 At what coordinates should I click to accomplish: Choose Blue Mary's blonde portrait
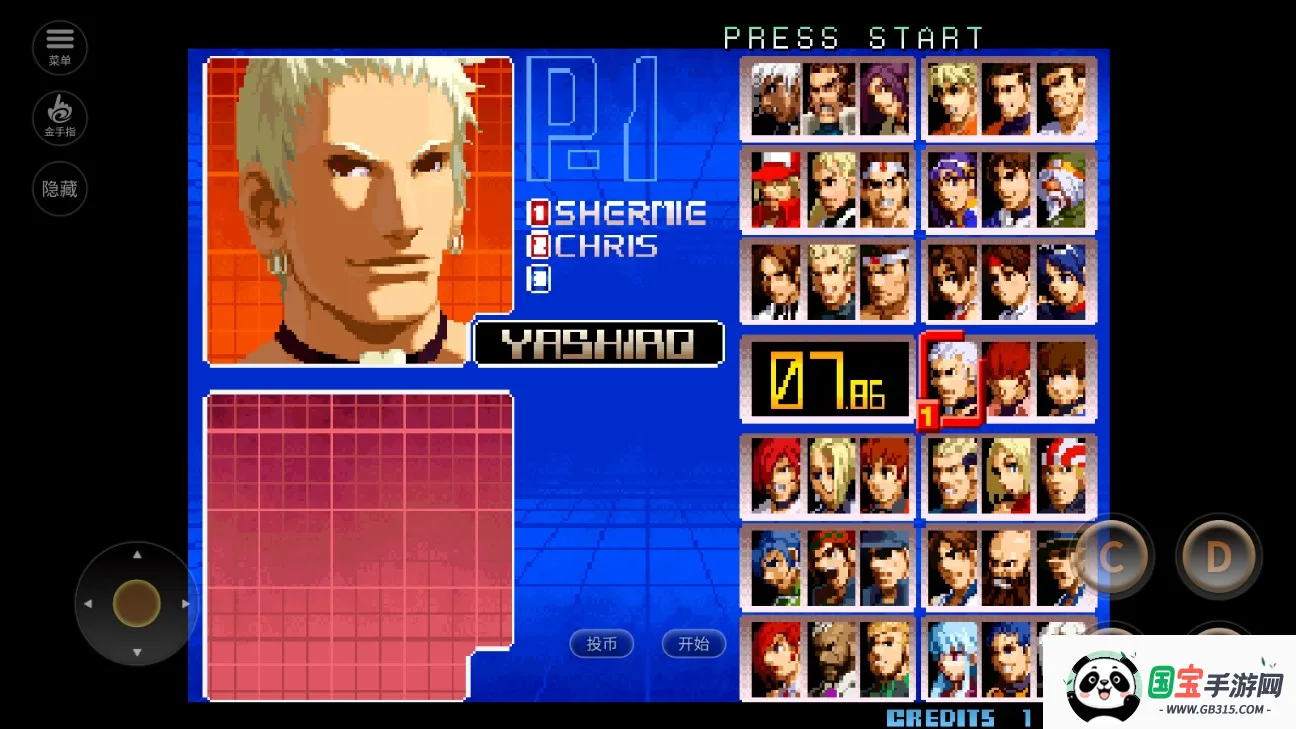click(x=1007, y=474)
